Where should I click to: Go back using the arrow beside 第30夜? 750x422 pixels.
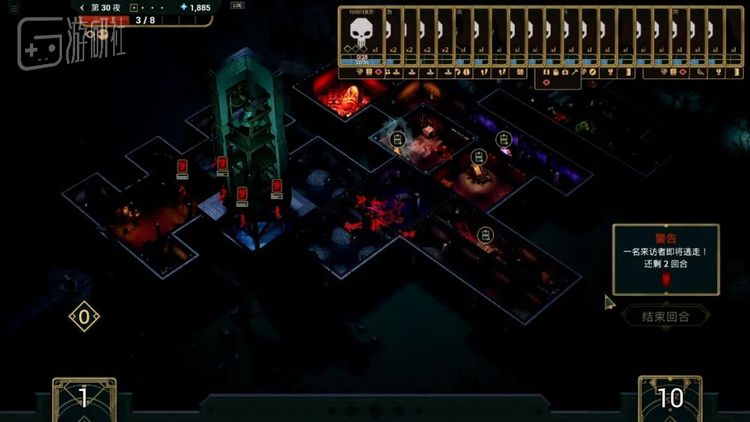[82, 7]
